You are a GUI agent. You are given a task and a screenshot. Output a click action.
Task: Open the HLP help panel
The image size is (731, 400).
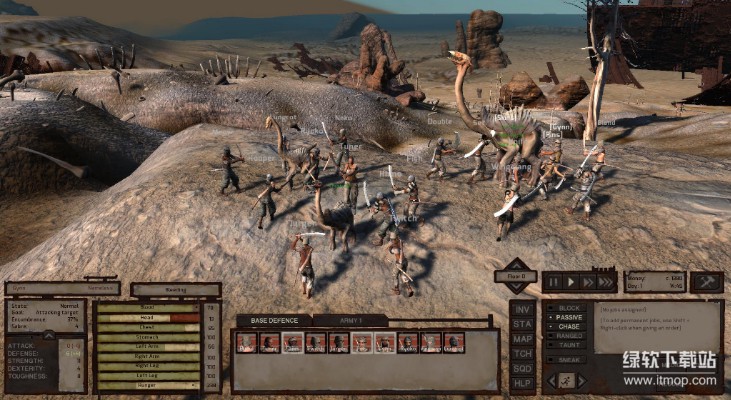pyautogui.click(x=522, y=382)
